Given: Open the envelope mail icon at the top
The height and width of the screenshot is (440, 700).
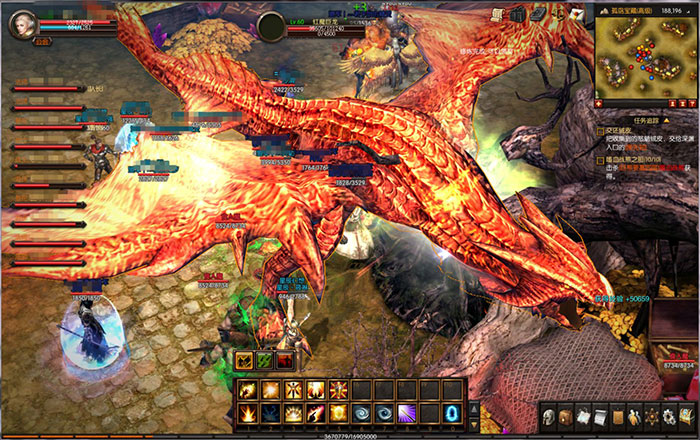Looking at the screenshot, I should tap(578, 14).
